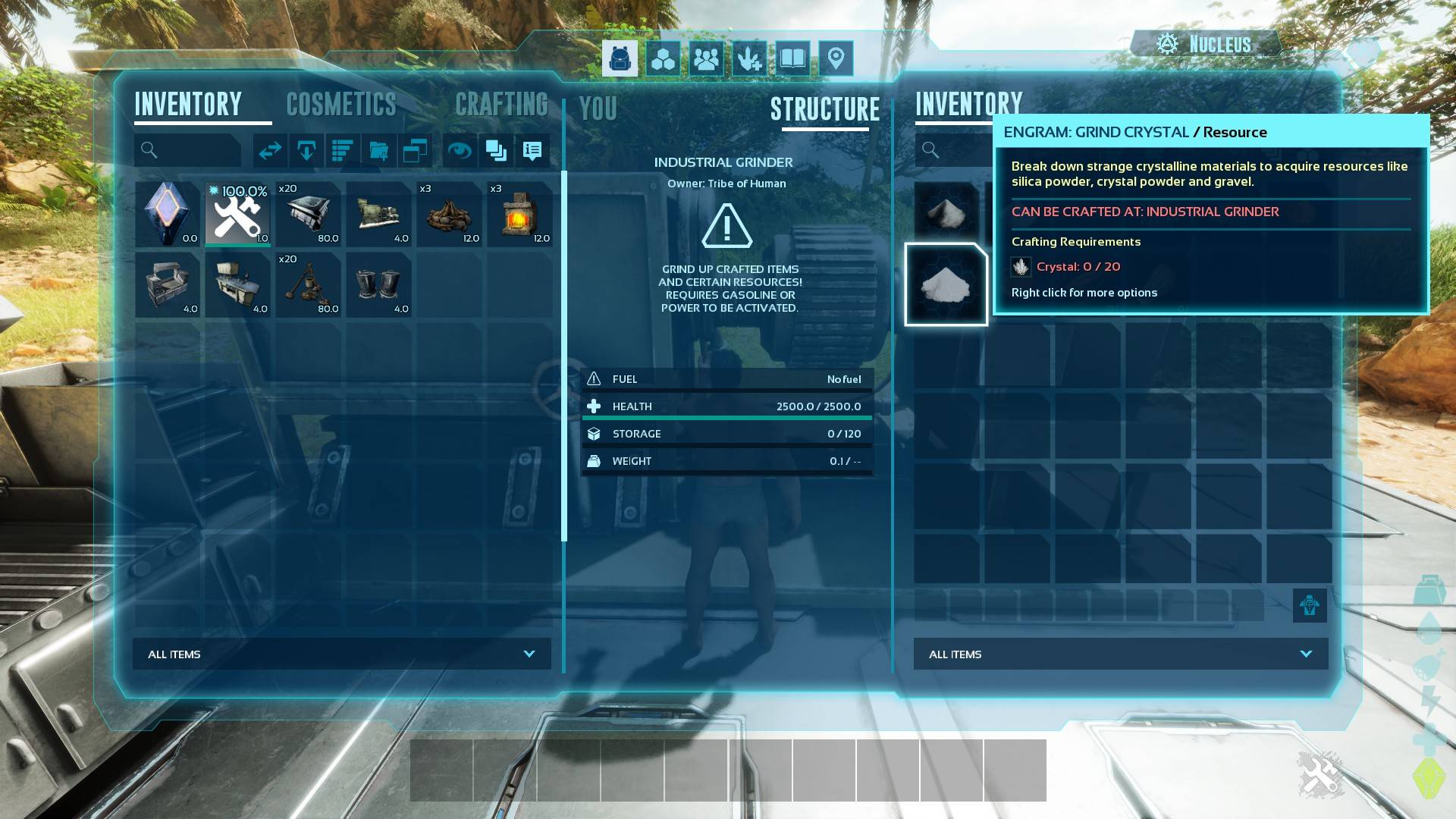Open the open-book notes menu icon

(x=792, y=58)
